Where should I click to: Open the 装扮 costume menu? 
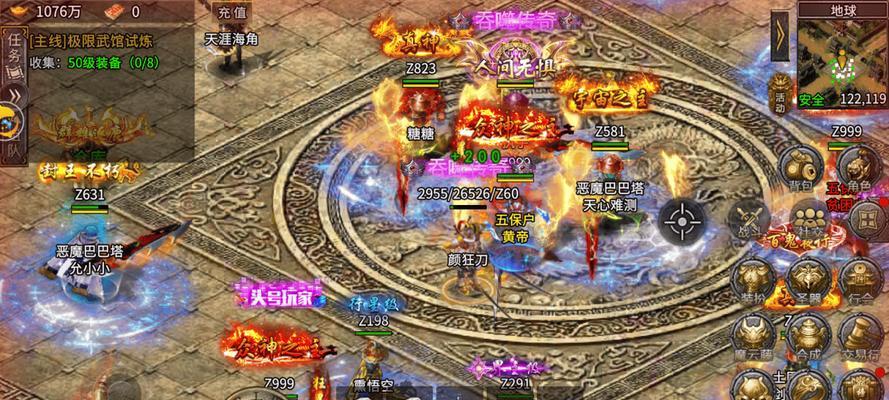pos(752,280)
